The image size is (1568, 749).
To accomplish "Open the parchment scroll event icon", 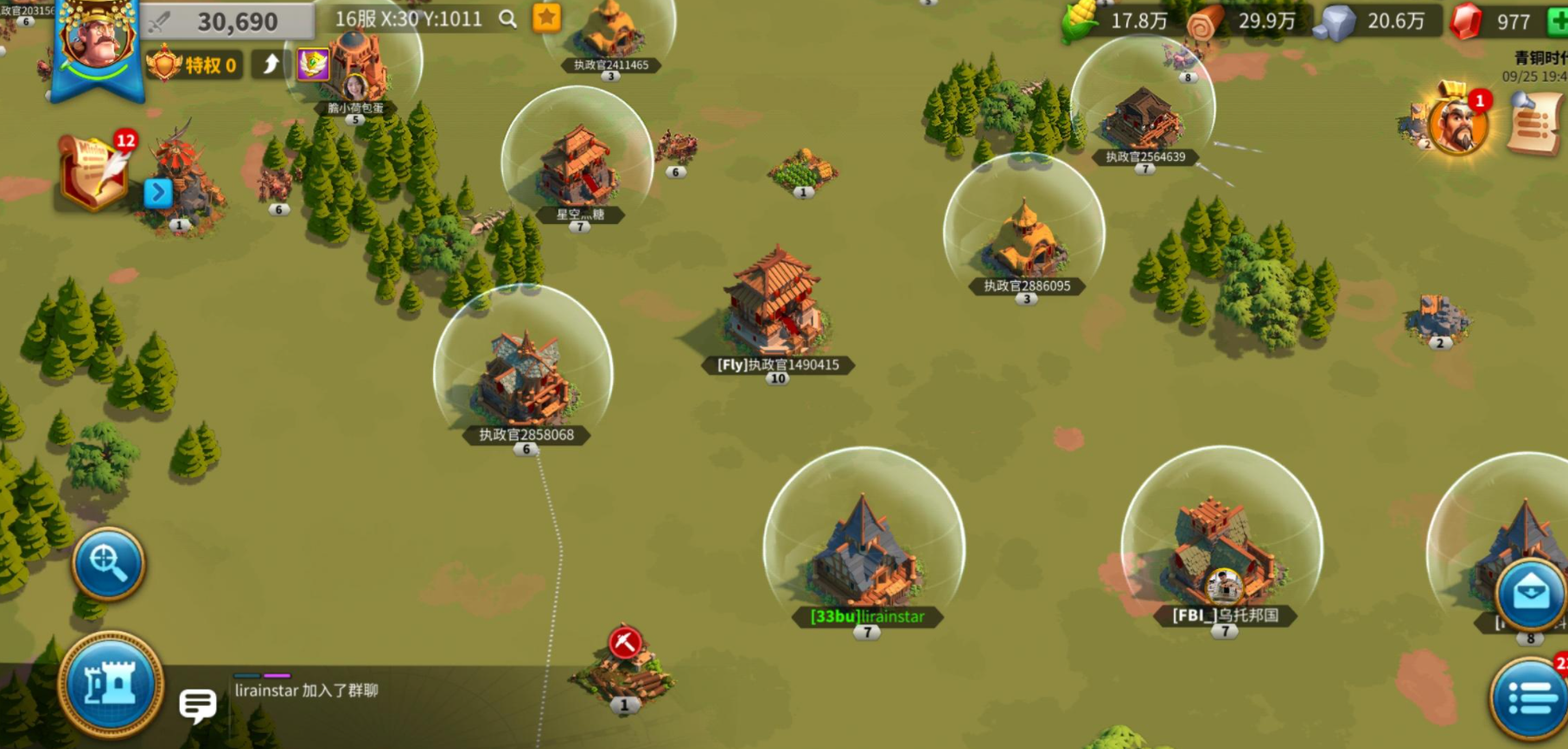I will 1535,125.
